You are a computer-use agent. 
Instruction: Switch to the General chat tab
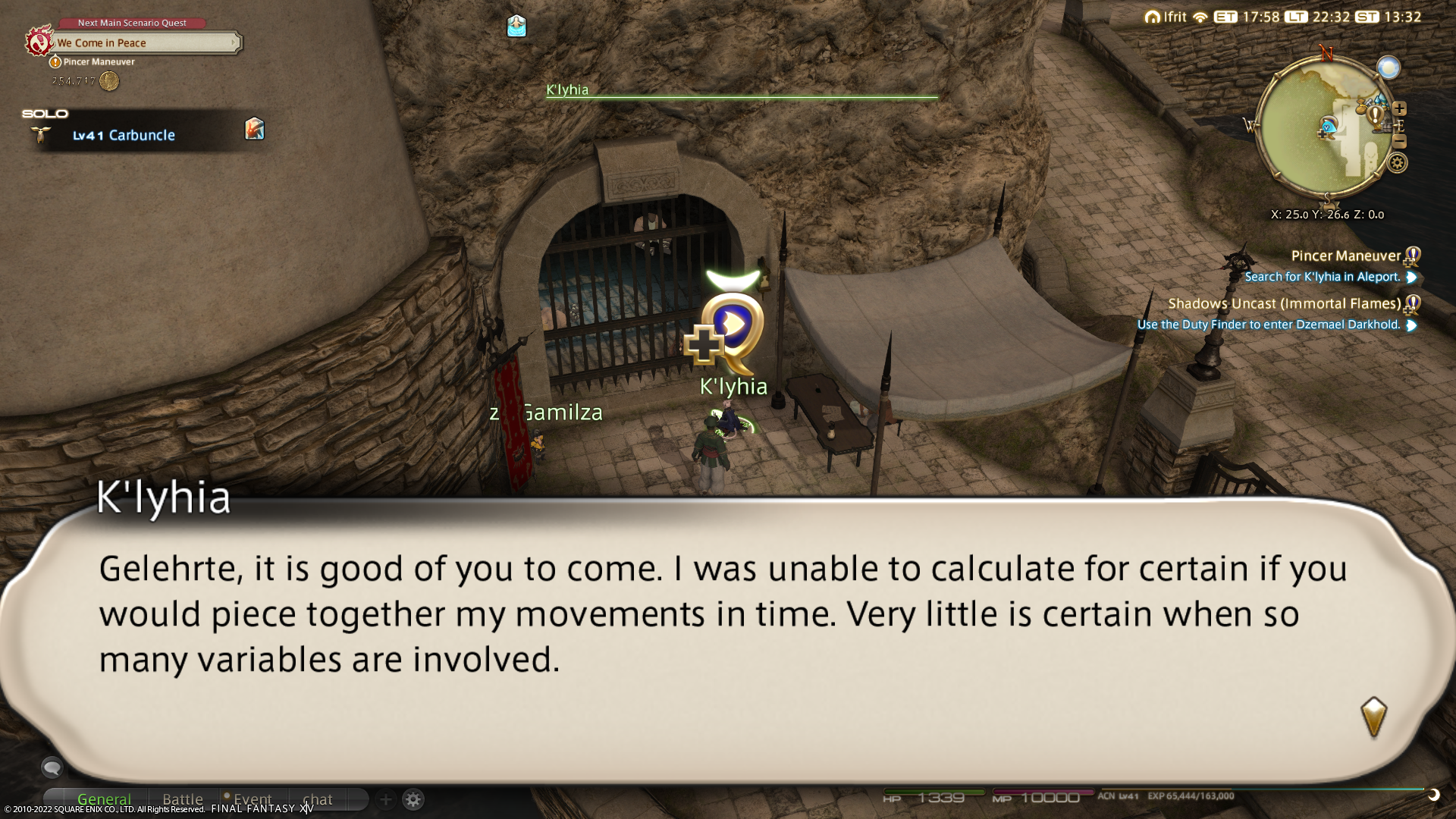(x=104, y=799)
